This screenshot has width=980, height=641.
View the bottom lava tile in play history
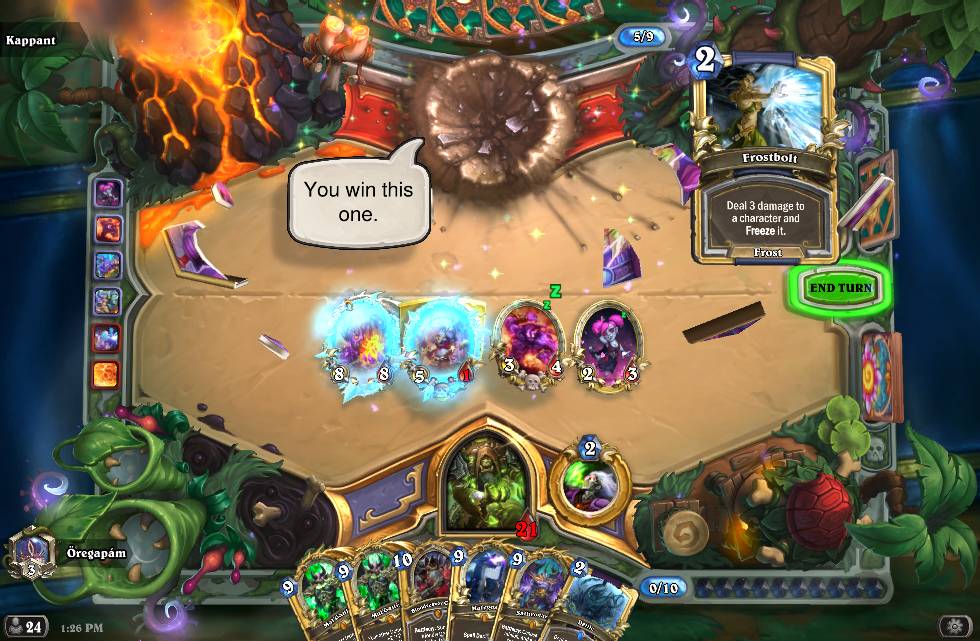pyautogui.click(x=106, y=374)
